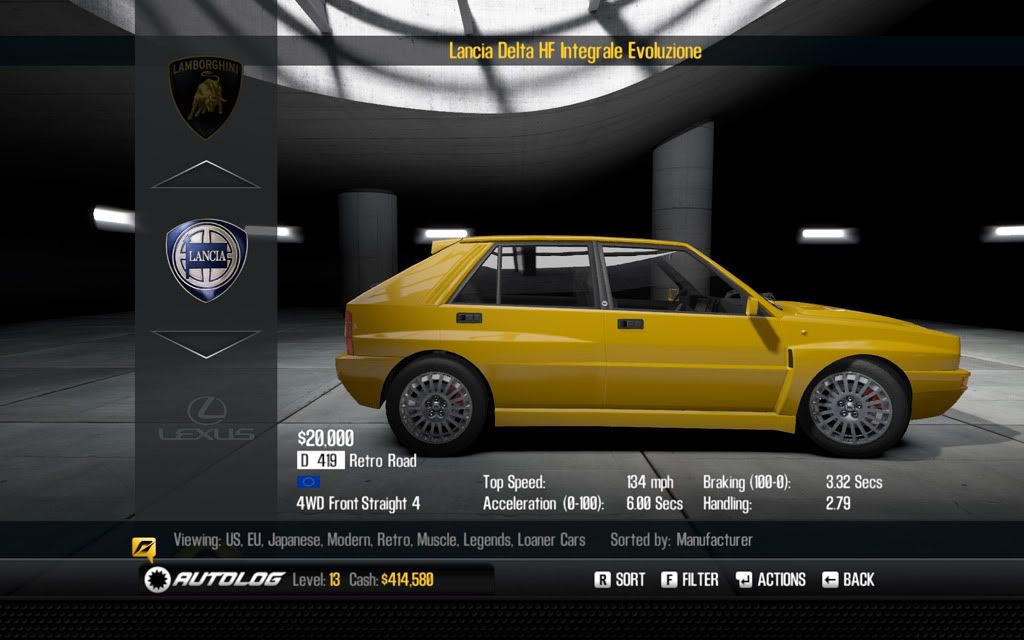Open the Filter option
Image resolution: width=1024 pixels, height=640 pixels.
click(x=690, y=579)
